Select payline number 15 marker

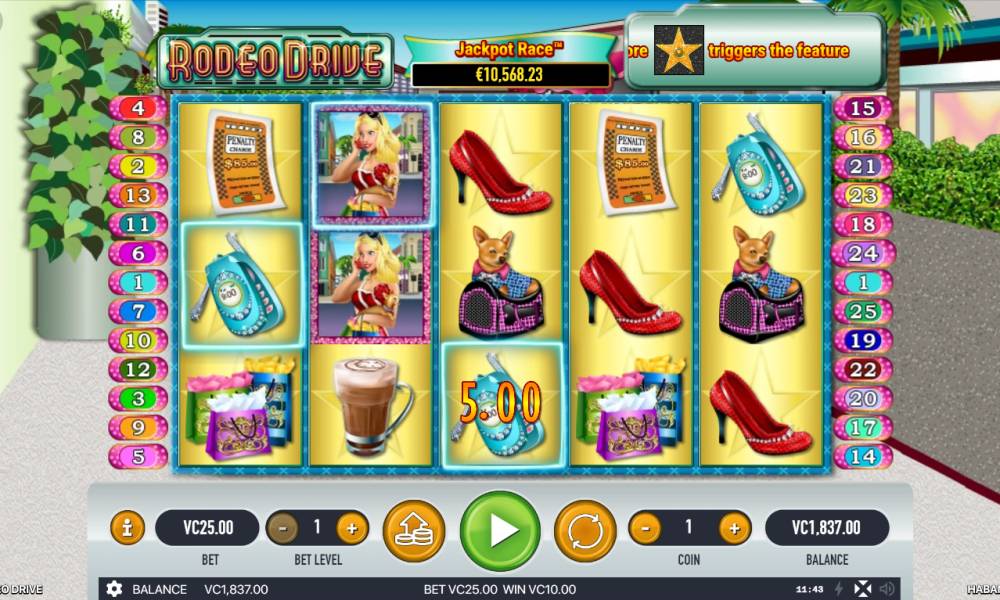coord(861,108)
